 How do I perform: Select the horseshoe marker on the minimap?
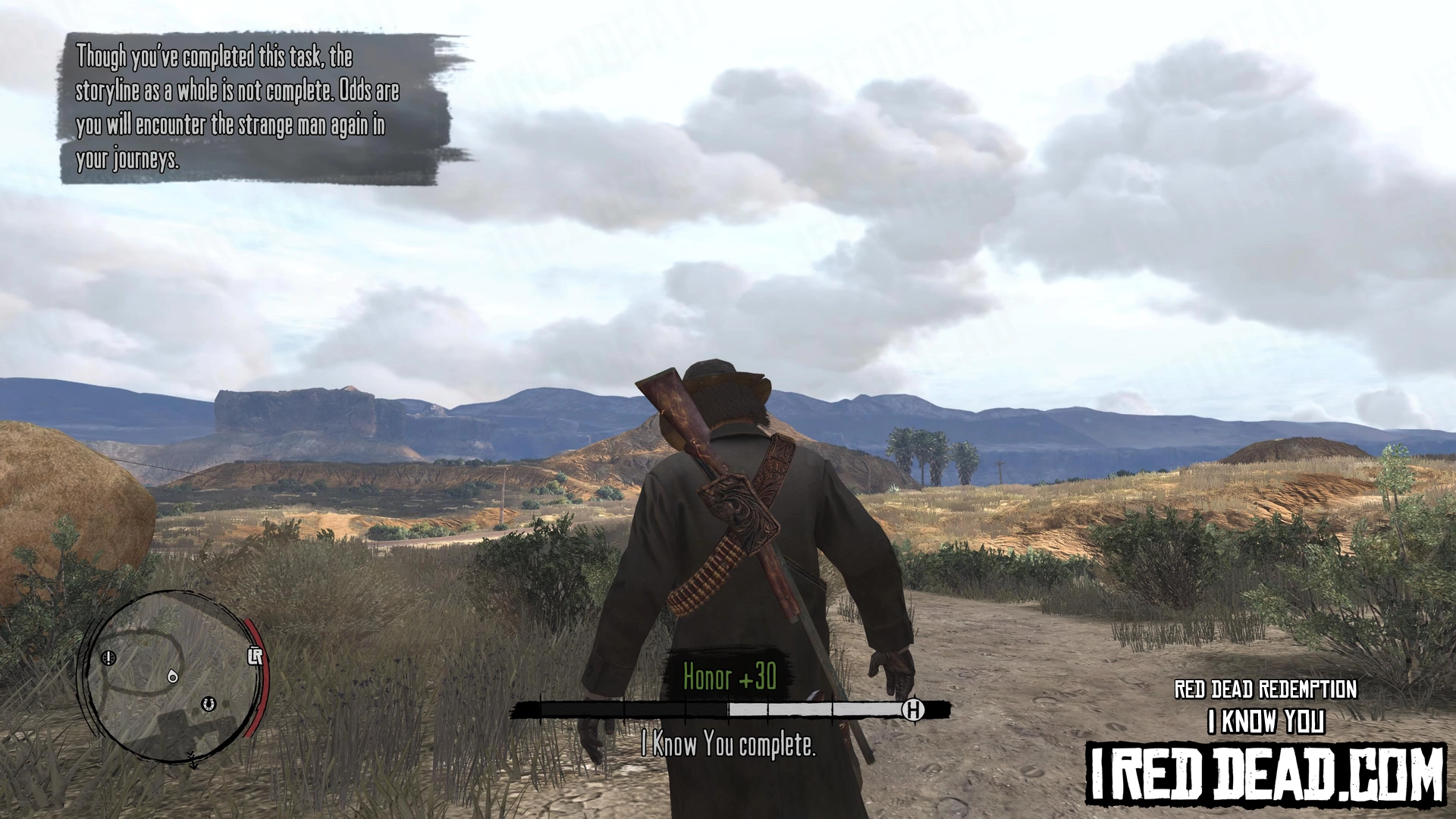coord(209,705)
